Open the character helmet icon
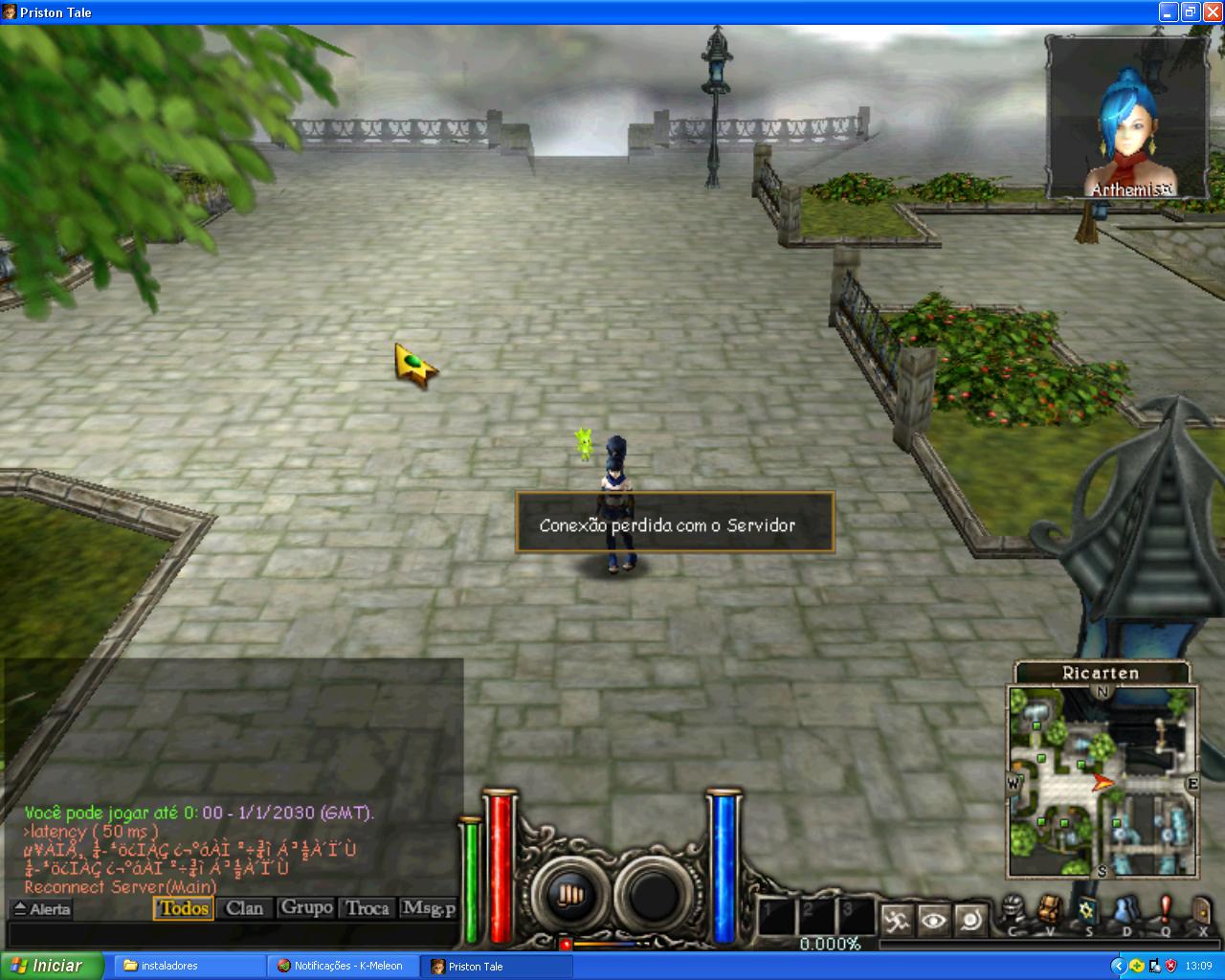1225x980 pixels. tap(1013, 909)
